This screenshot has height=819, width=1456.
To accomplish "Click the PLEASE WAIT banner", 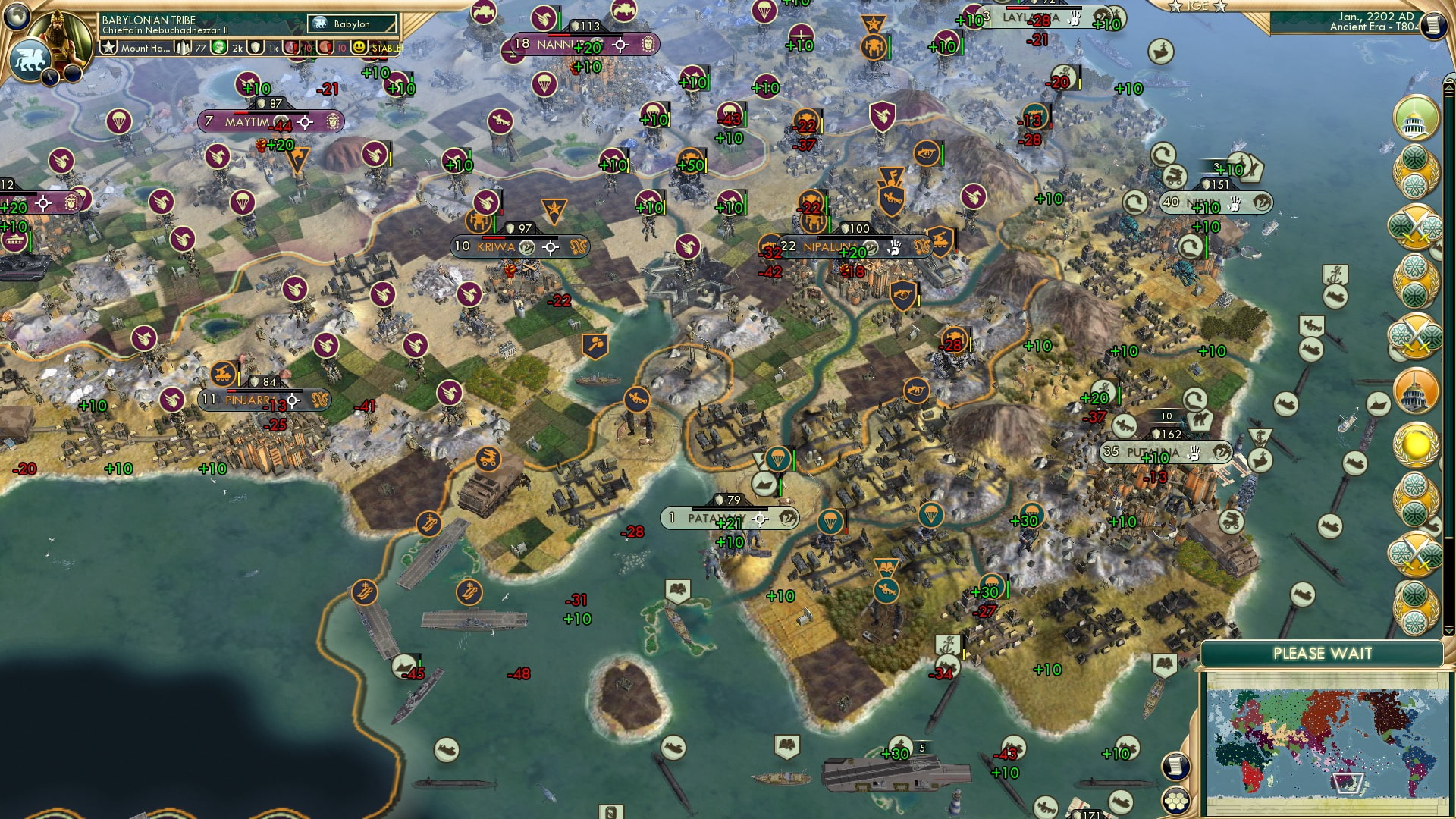I will [1324, 653].
